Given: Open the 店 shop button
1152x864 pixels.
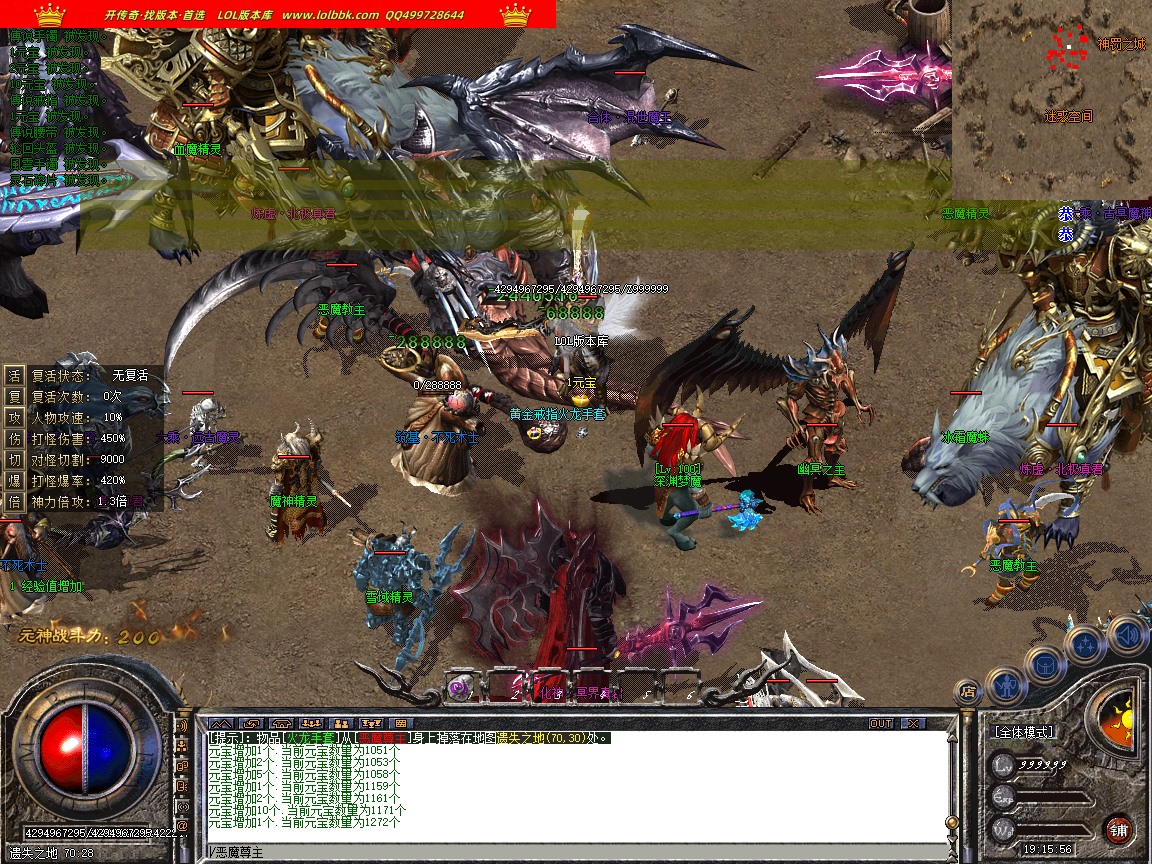Looking at the screenshot, I should pyautogui.click(x=967, y=690).
